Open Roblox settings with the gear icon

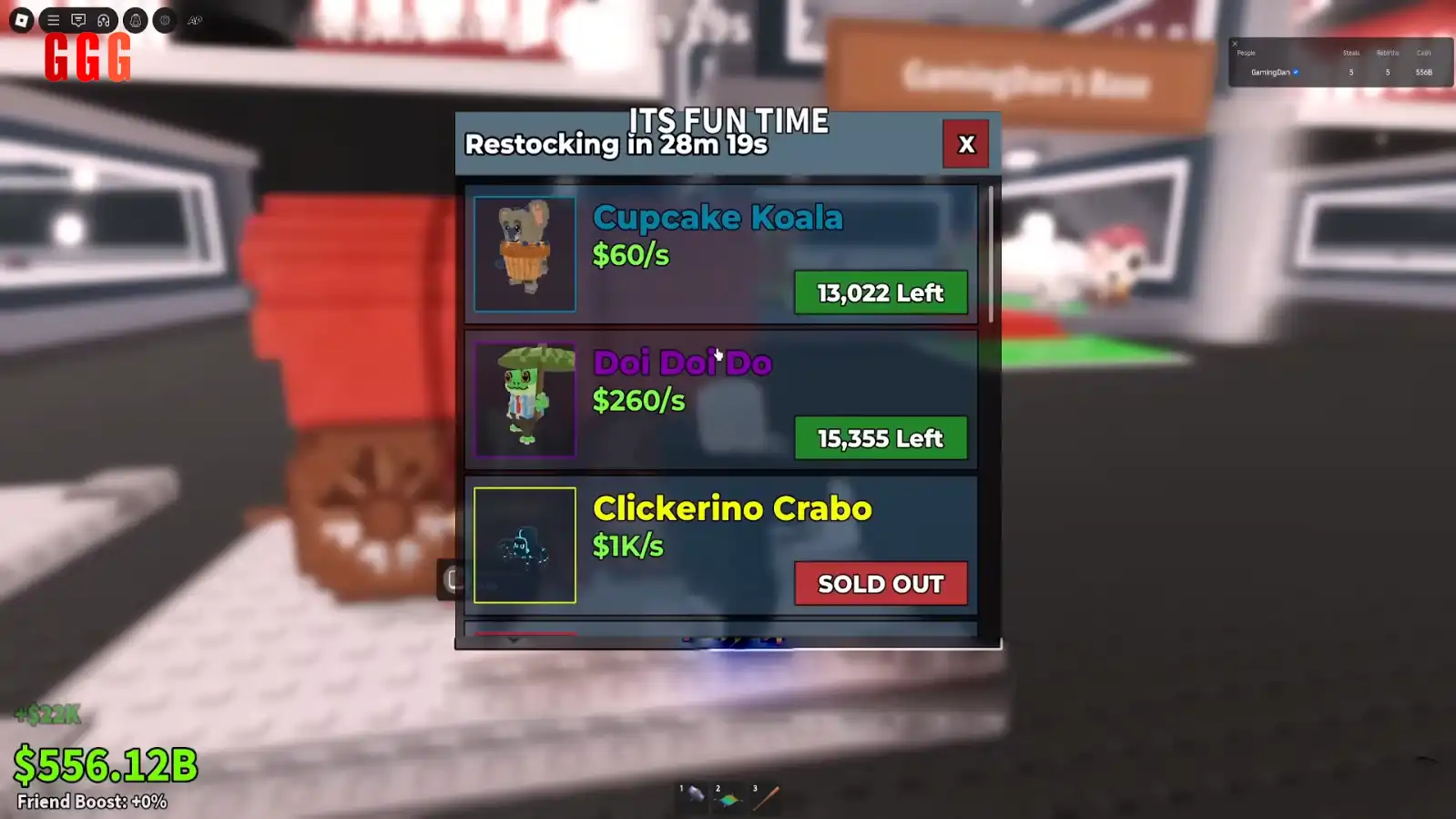[163, 20]
